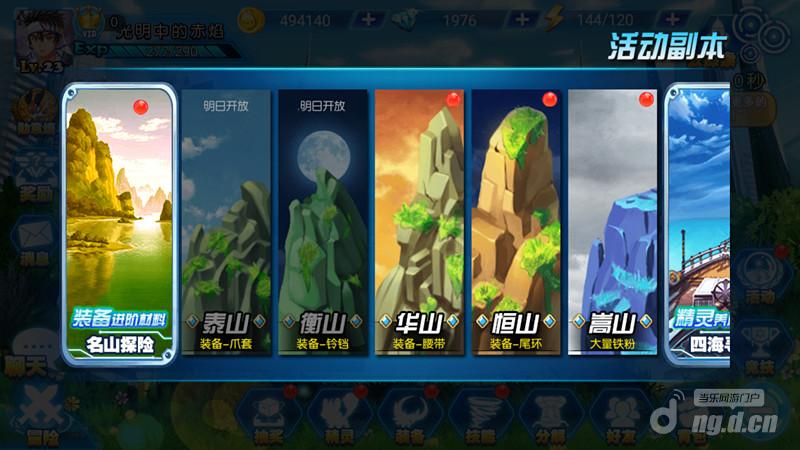Open the 抽奖 lottery menu
The width and height of the screenshot is (800, 450).
click(x=270, y=415)
